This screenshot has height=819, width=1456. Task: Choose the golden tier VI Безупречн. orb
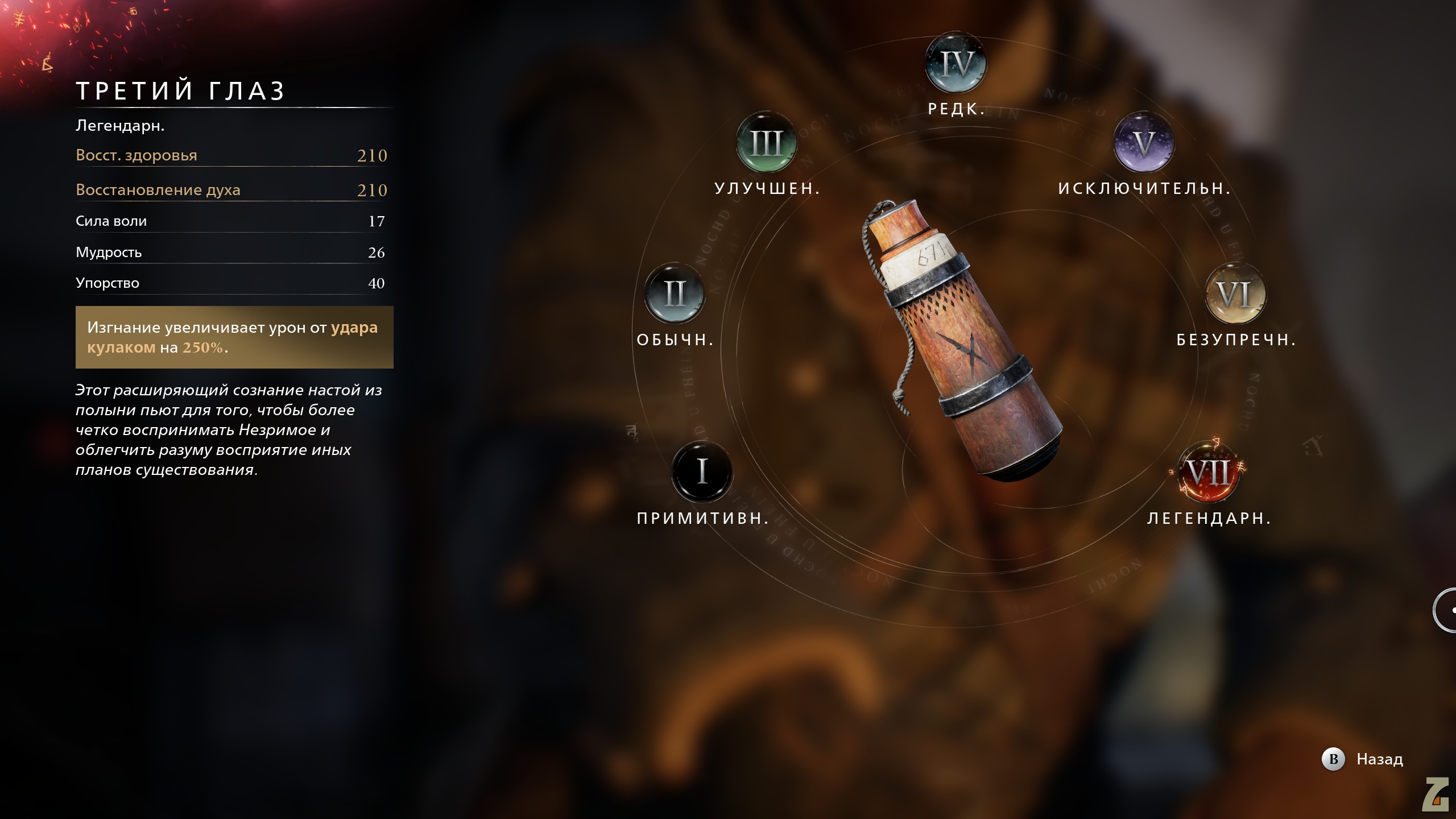click(x=1235, y=293)
